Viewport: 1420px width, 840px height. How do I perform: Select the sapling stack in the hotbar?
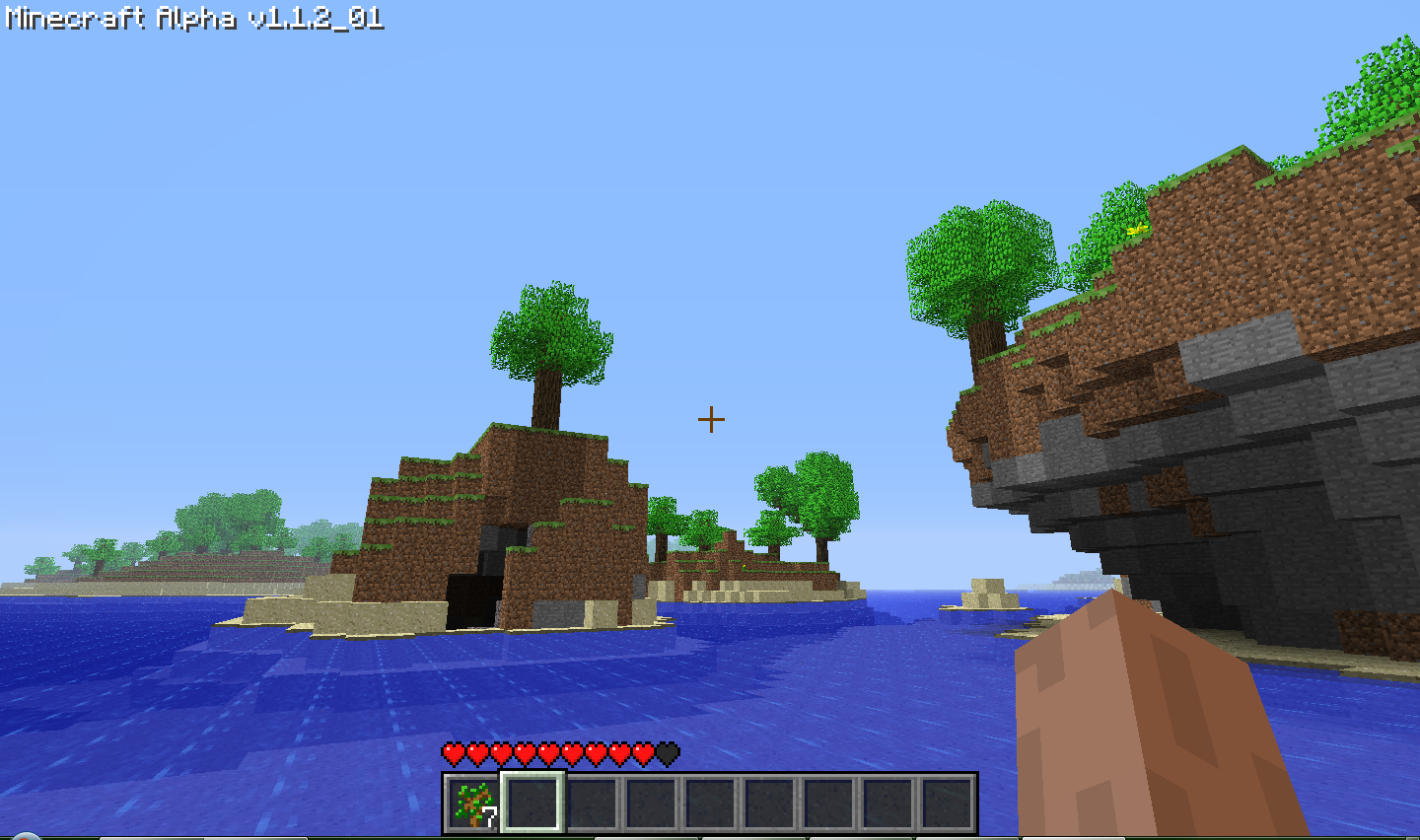click(473, 803)
